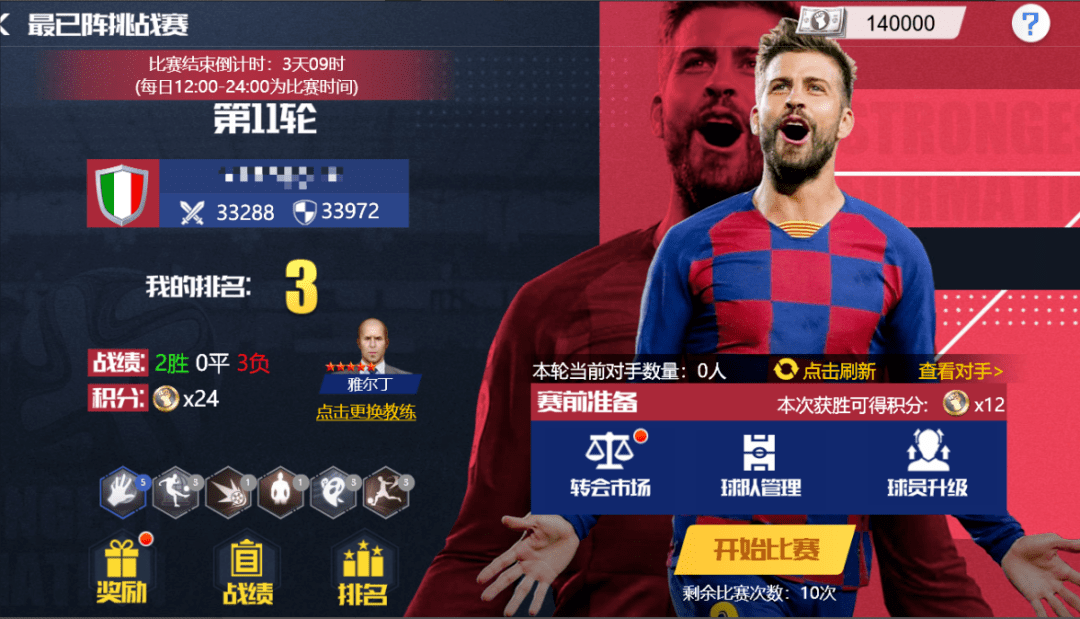Start the match with 开始比赛
The width and height of the screenshot is (1080, 619).
(766, 549)
